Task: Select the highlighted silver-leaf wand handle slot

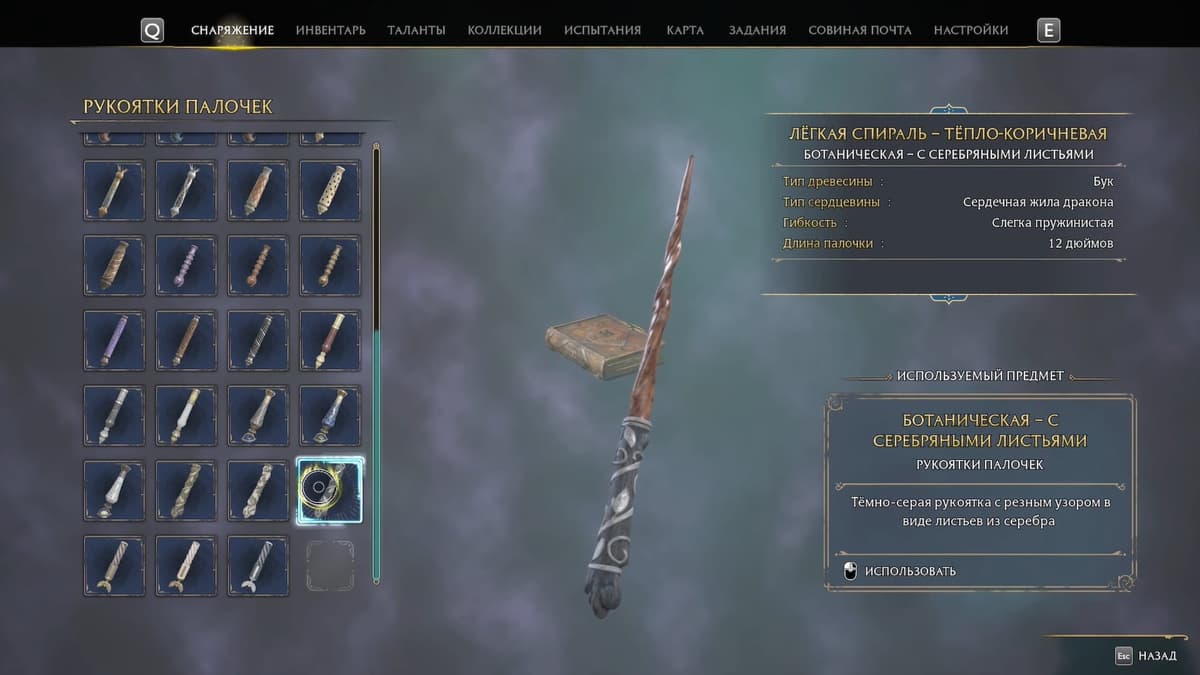Action: point(330,490)
